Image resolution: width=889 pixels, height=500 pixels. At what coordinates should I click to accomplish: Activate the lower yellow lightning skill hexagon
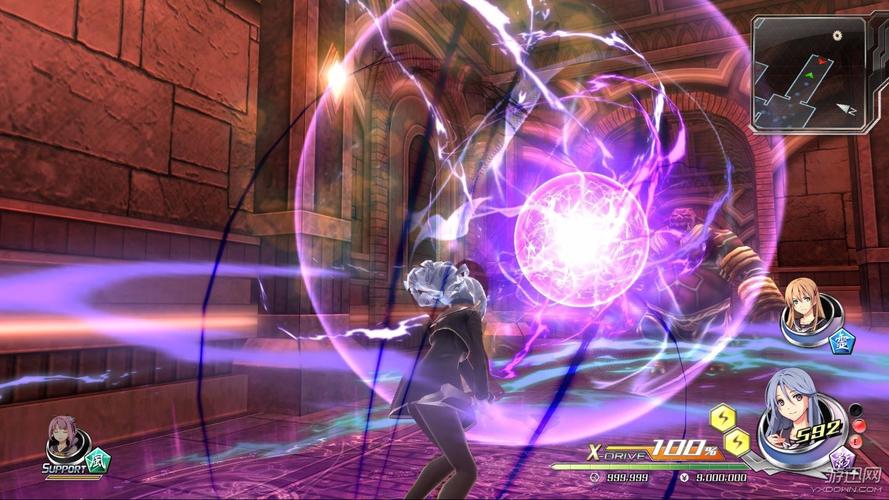tap(736, 439)
